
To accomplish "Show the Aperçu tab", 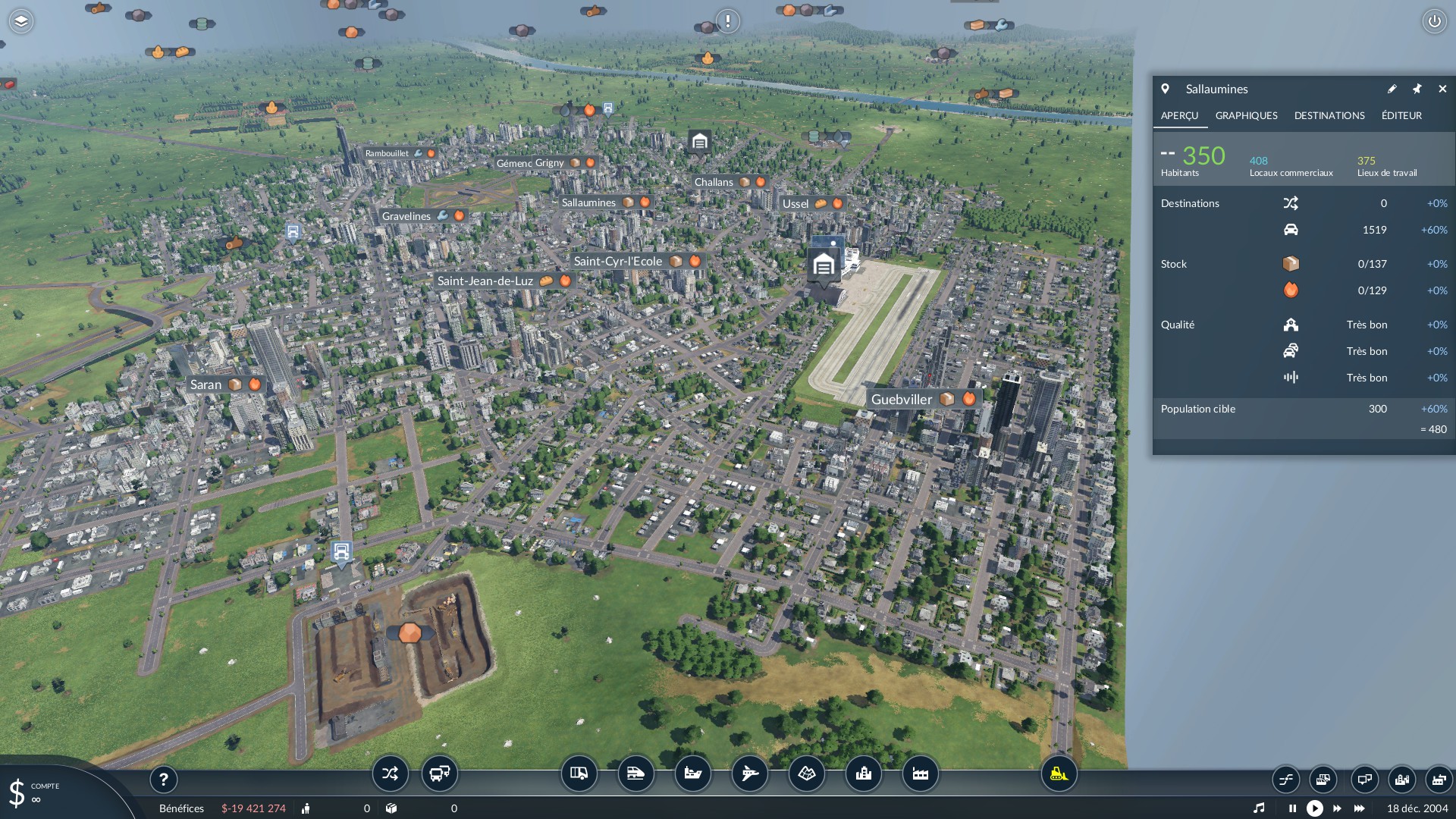I will 1179,115.
